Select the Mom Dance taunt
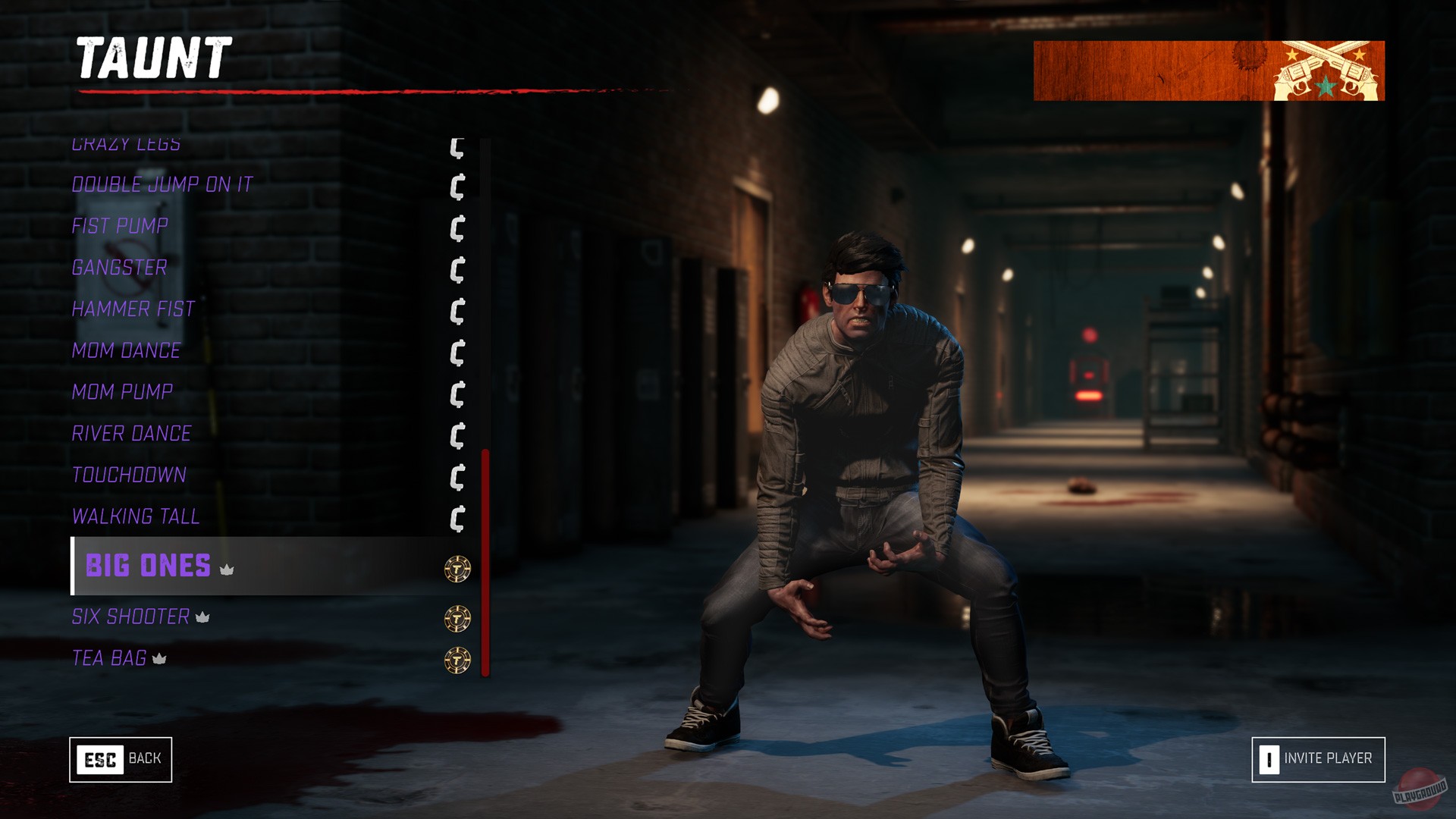Viewport: 1456px width, 819px height. [x=125, y=350]
